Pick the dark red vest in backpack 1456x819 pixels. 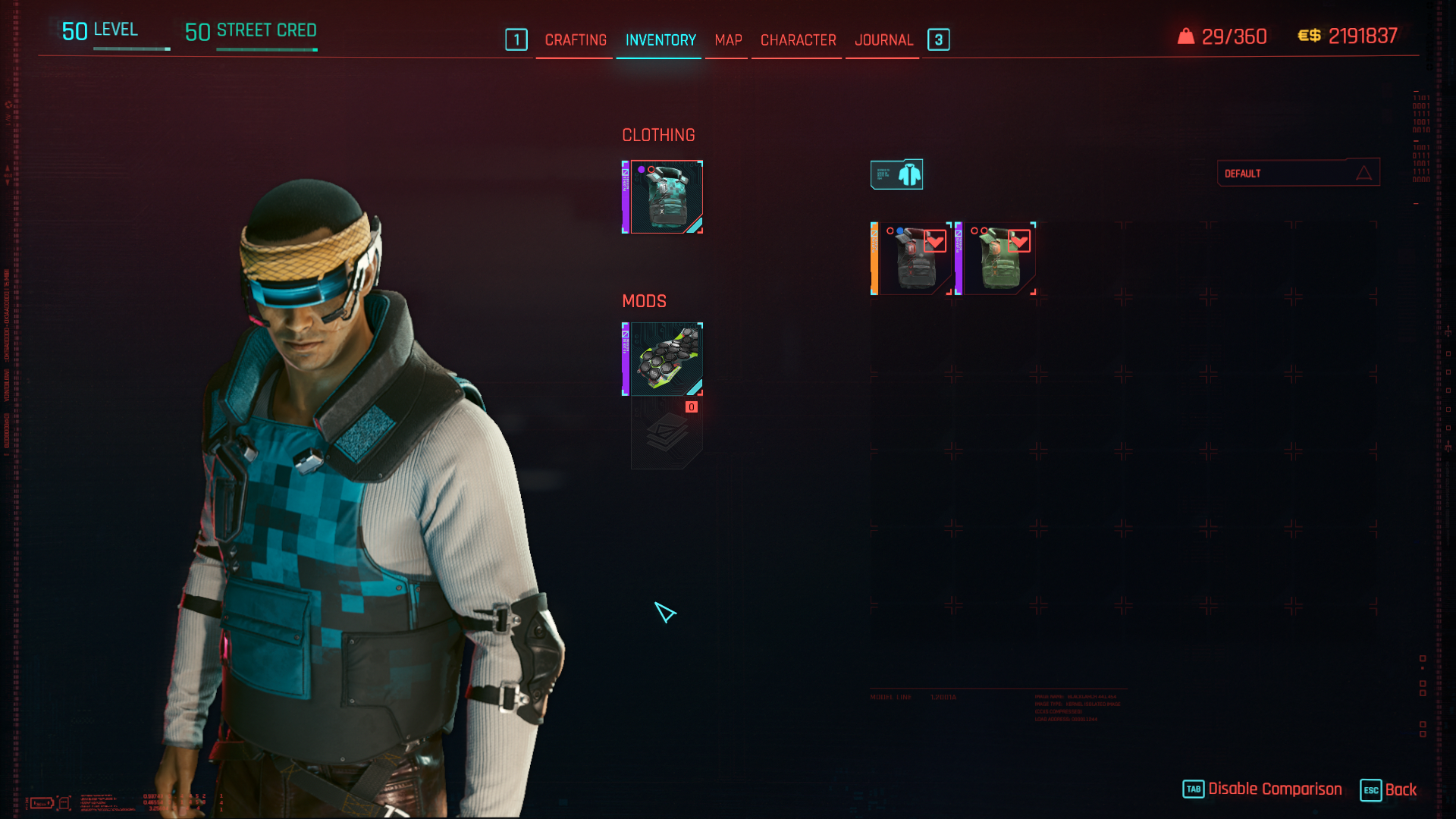pyautogui.click(x=913, y=259)
